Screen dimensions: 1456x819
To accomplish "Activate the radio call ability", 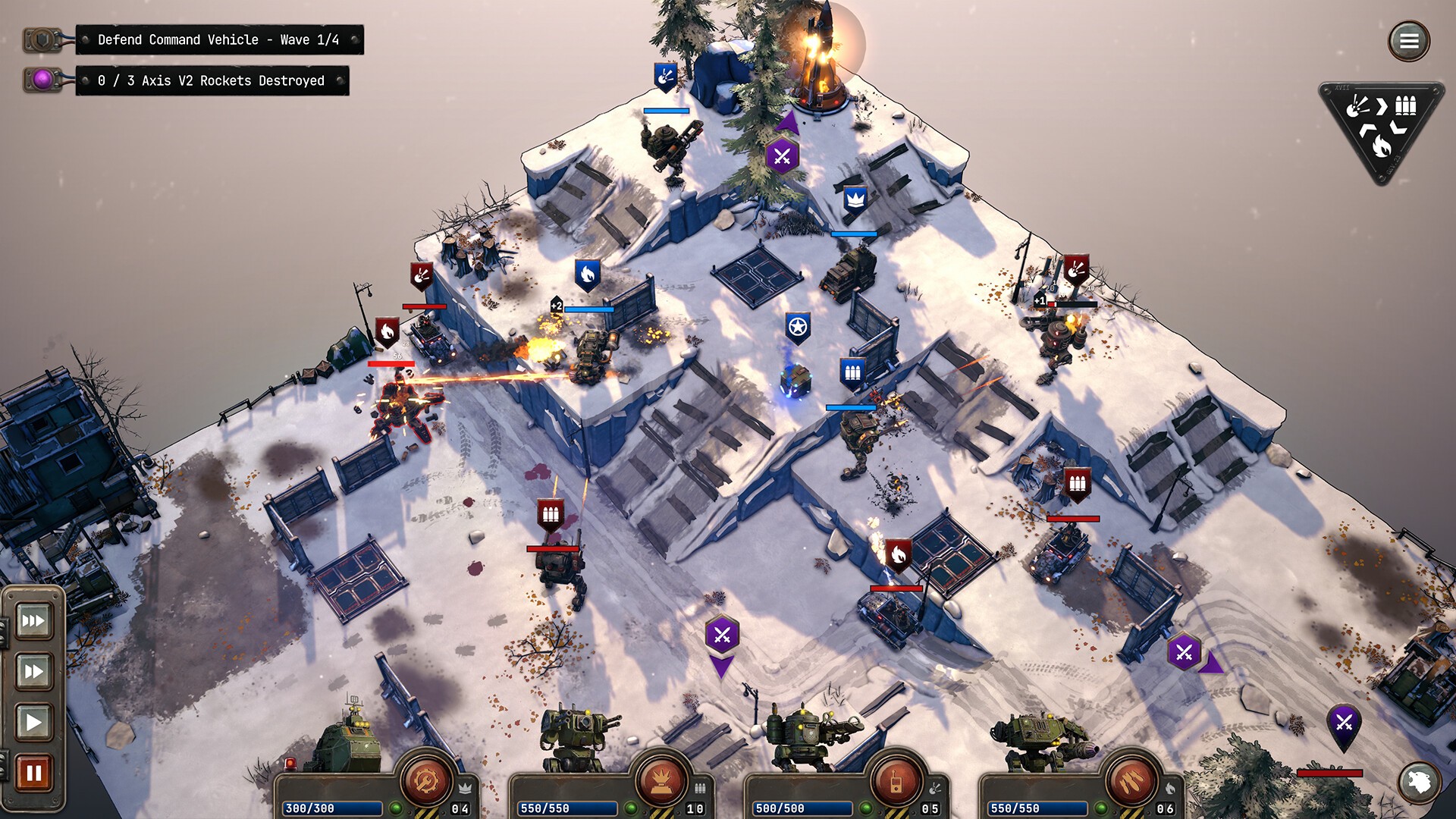I will click(896, 780).
